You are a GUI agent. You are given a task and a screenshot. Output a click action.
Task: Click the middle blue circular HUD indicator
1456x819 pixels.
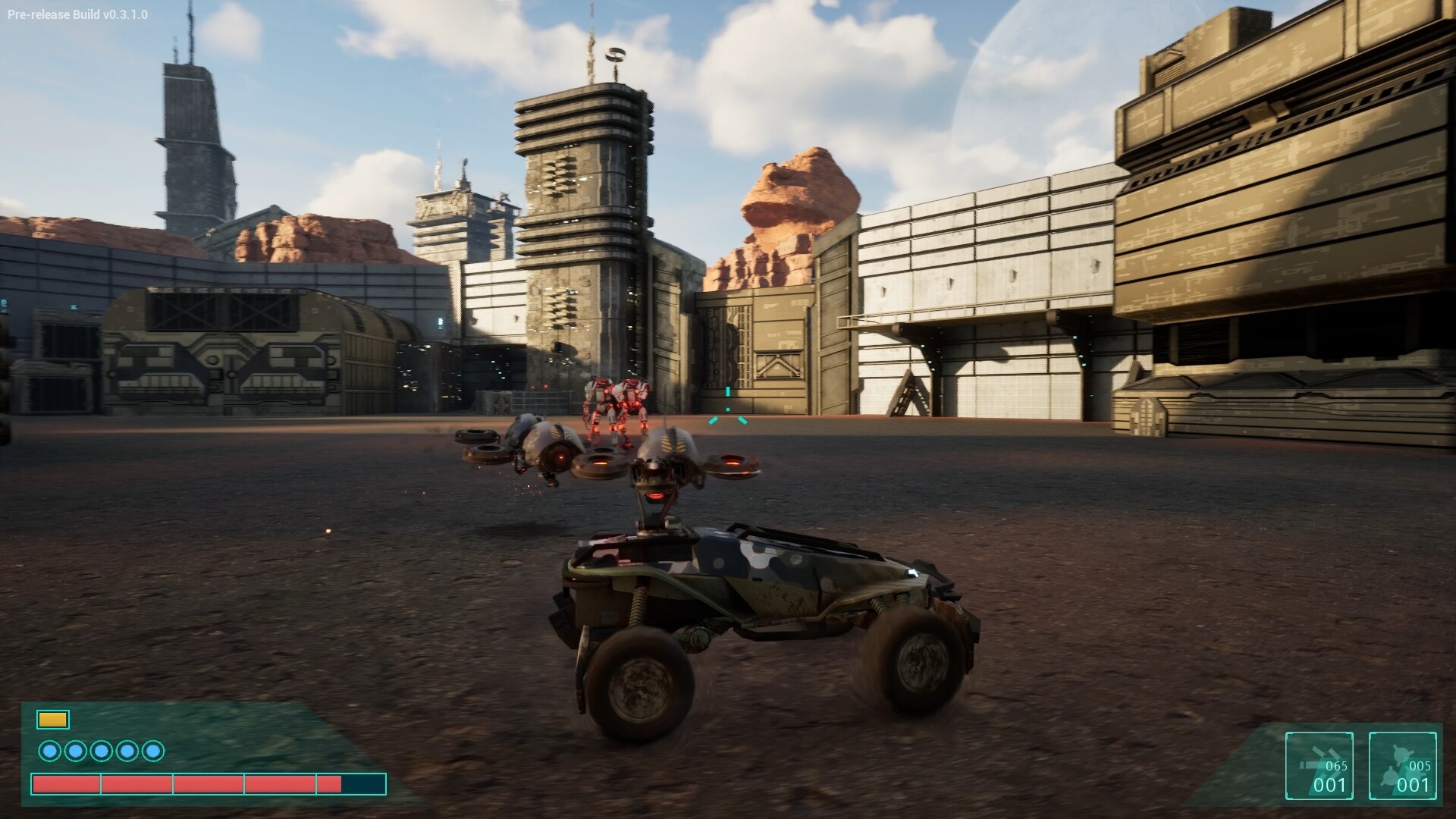pyautogui.click(x=100, y=751)
